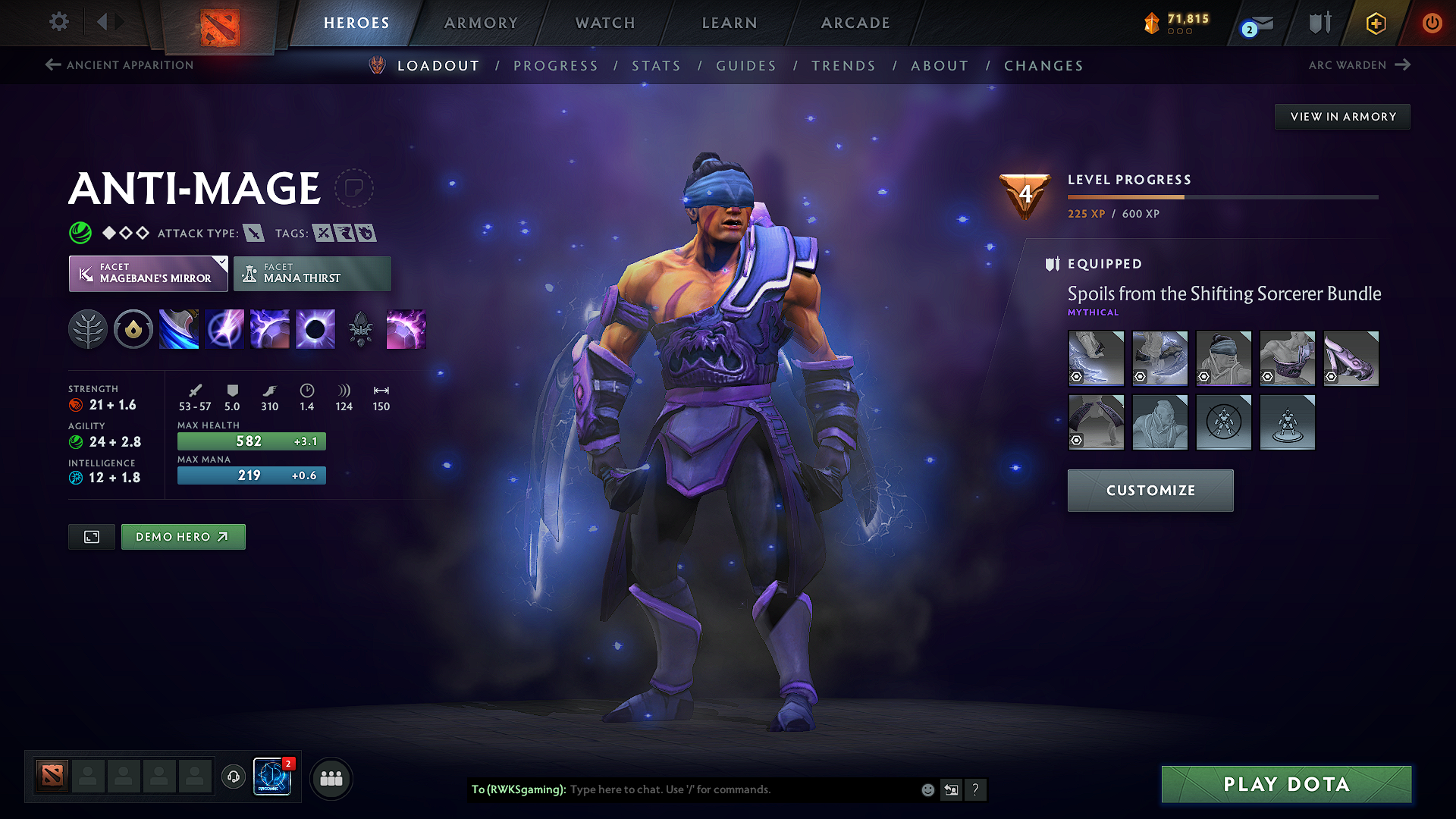Click the level progress XP bar

[1221, 196]
